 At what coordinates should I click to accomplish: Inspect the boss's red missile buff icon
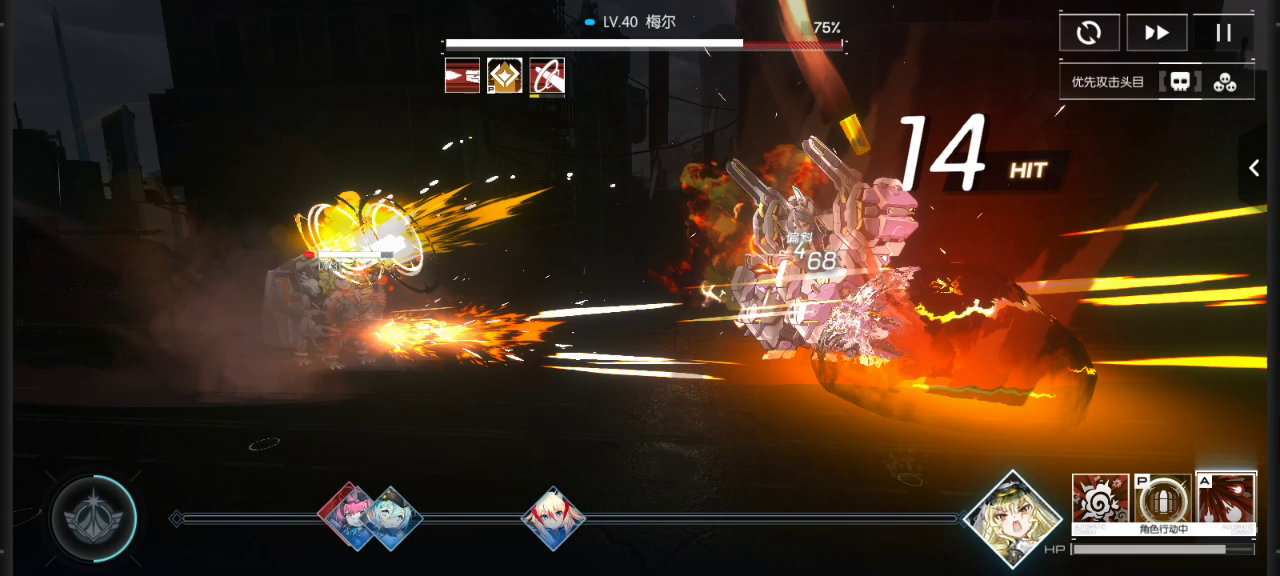pyautogui.click(x=462, y=75)
